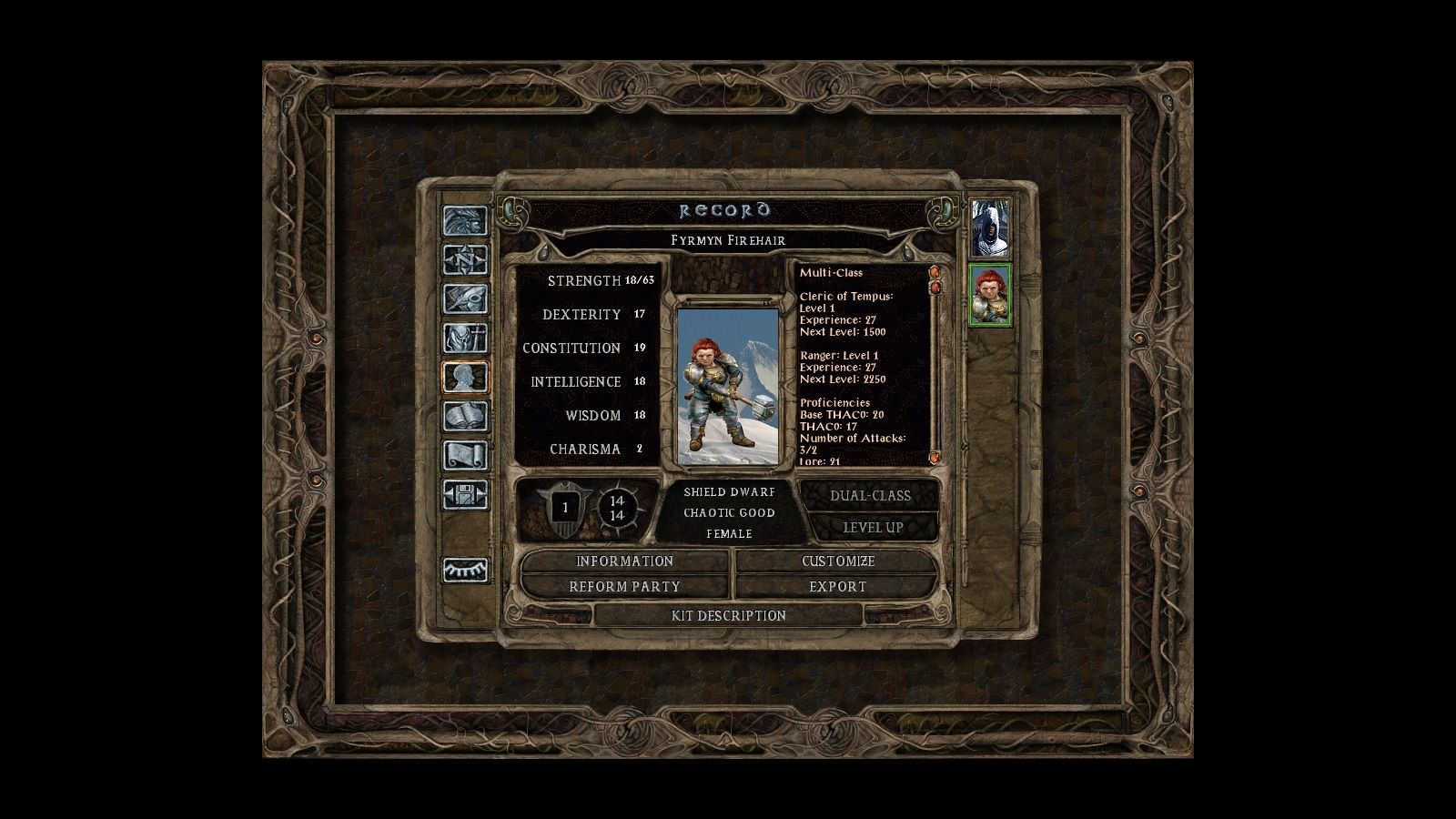1456x819 pixels.
Task: Show the Kit Description
Action: (x=728, y=616)
